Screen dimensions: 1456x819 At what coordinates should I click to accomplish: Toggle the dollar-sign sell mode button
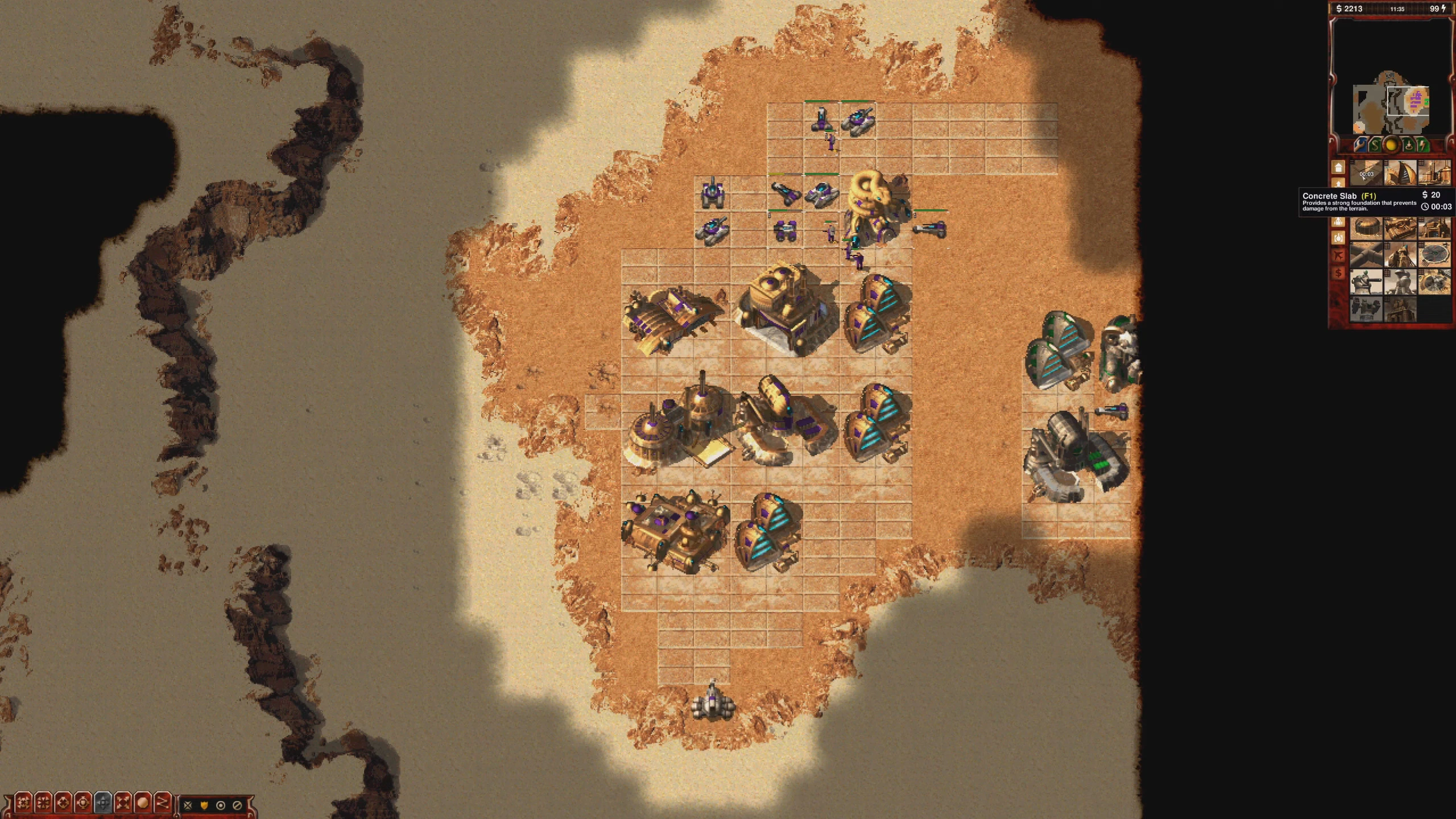click(x=1375, y=146)
